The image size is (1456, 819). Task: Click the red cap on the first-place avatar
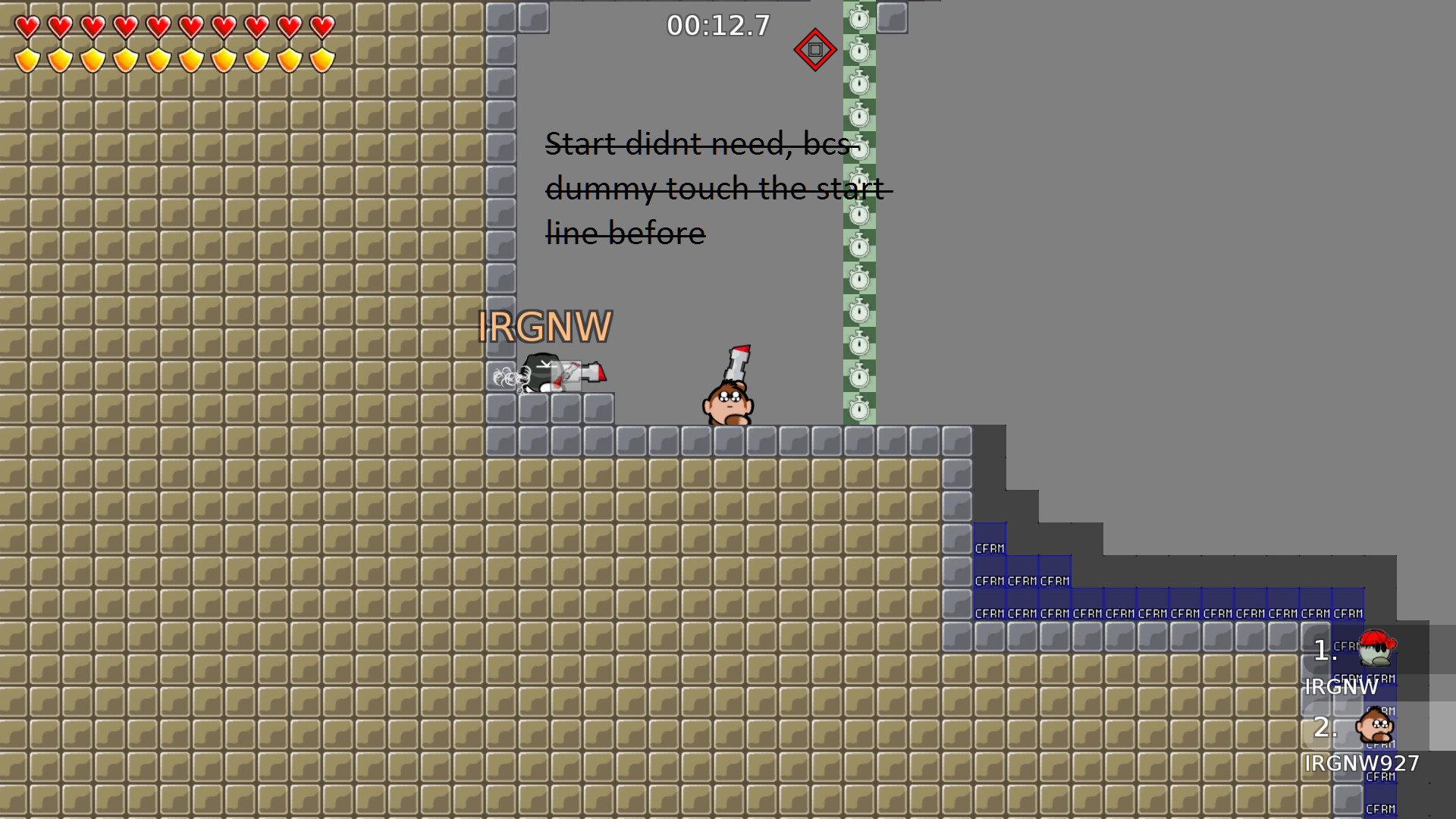(1376, 639)
